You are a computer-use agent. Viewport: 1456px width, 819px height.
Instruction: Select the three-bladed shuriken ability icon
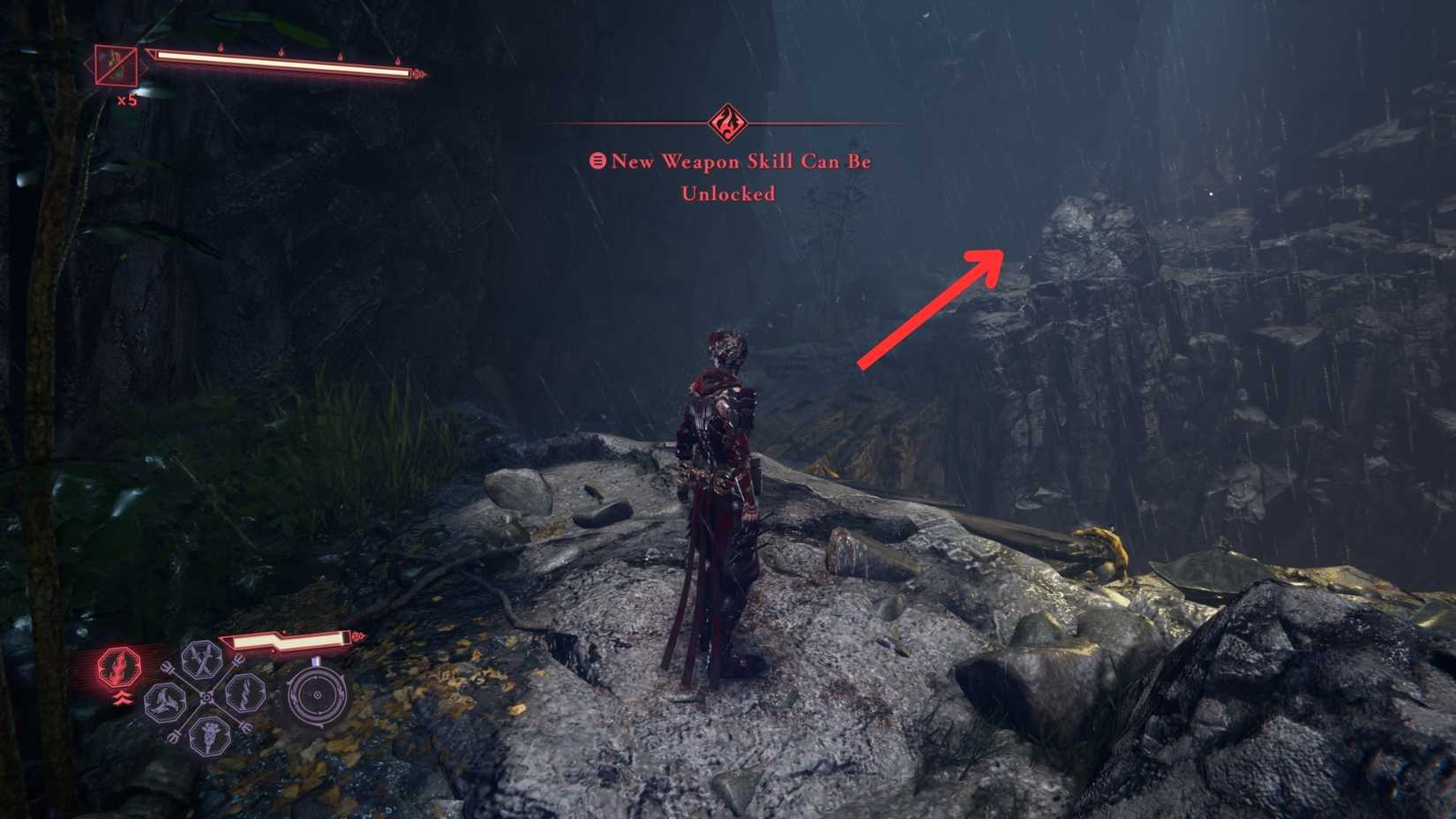point(166,702)
